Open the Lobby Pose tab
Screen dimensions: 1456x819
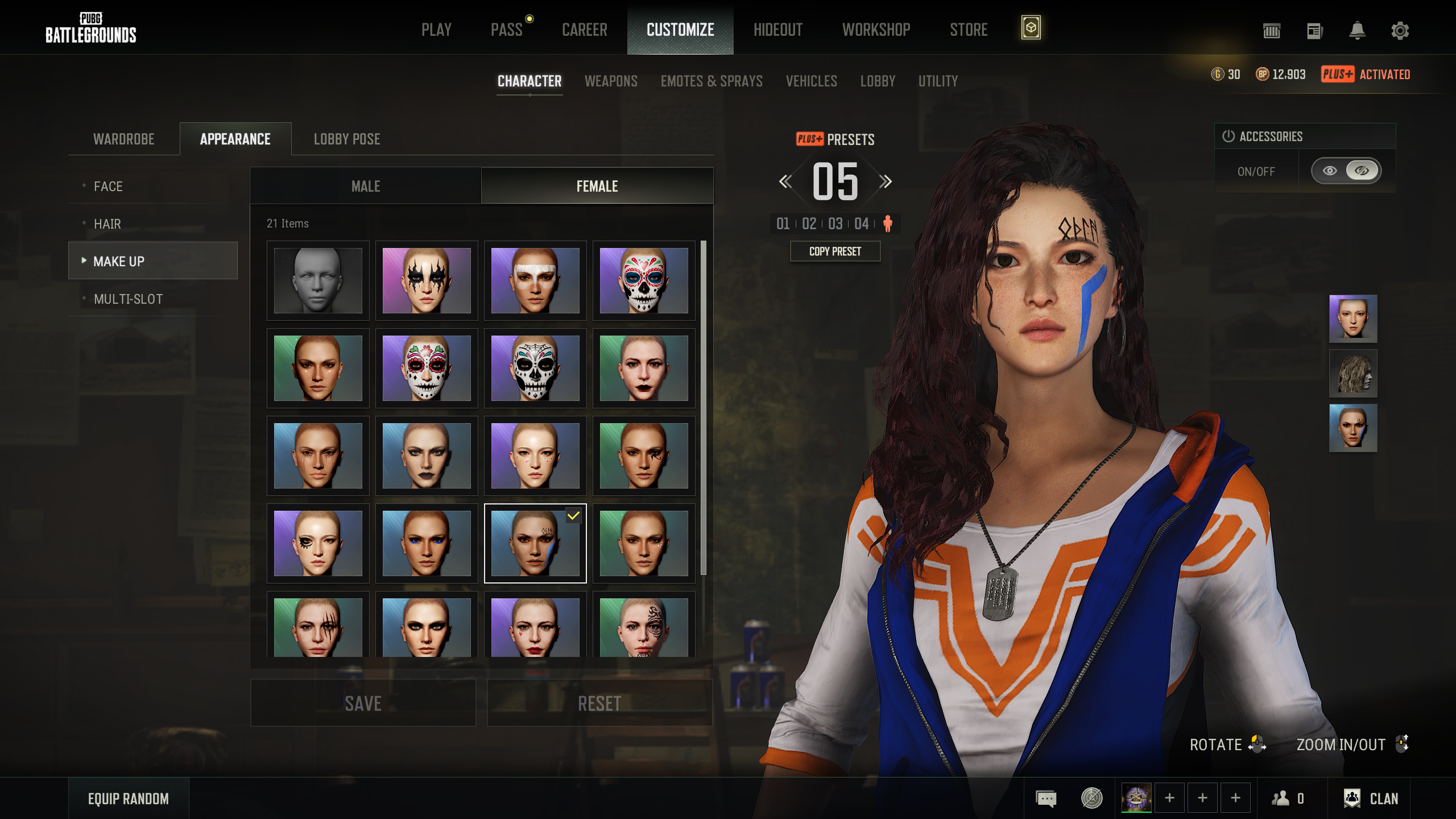(x=347, y=139)
